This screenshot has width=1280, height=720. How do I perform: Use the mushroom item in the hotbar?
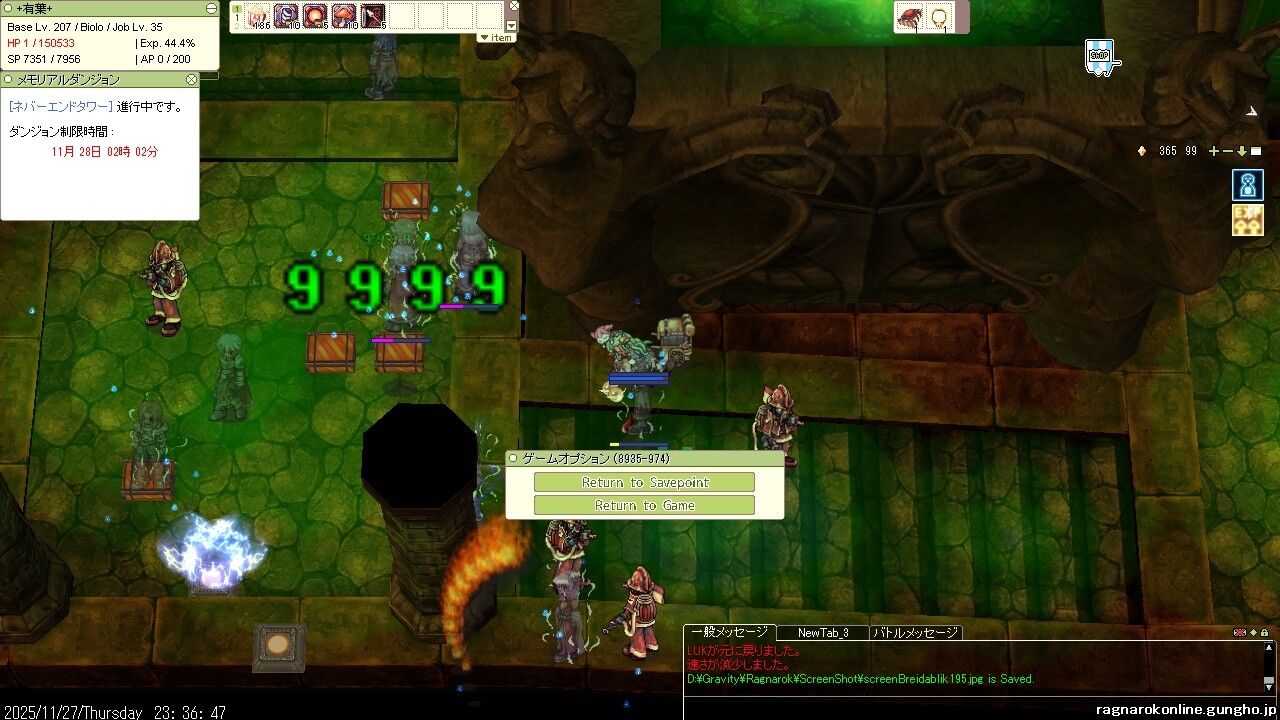pyautogui.click(x=344, y=15)
